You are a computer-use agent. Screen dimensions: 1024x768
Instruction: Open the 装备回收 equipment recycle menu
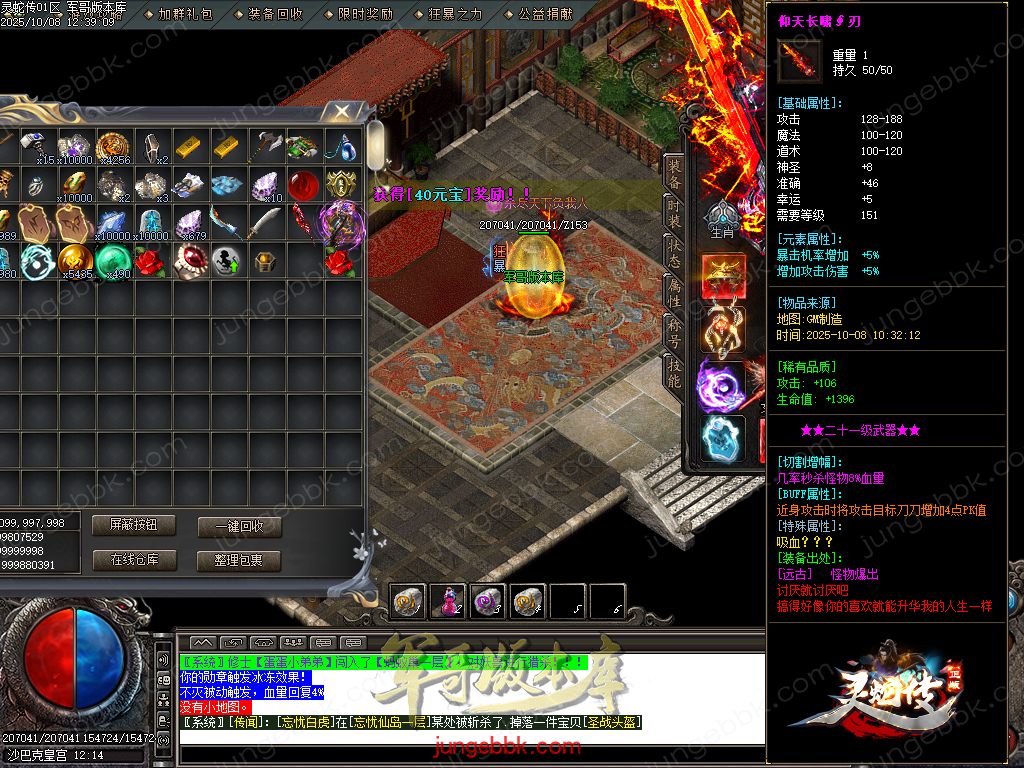pos(275,14)
